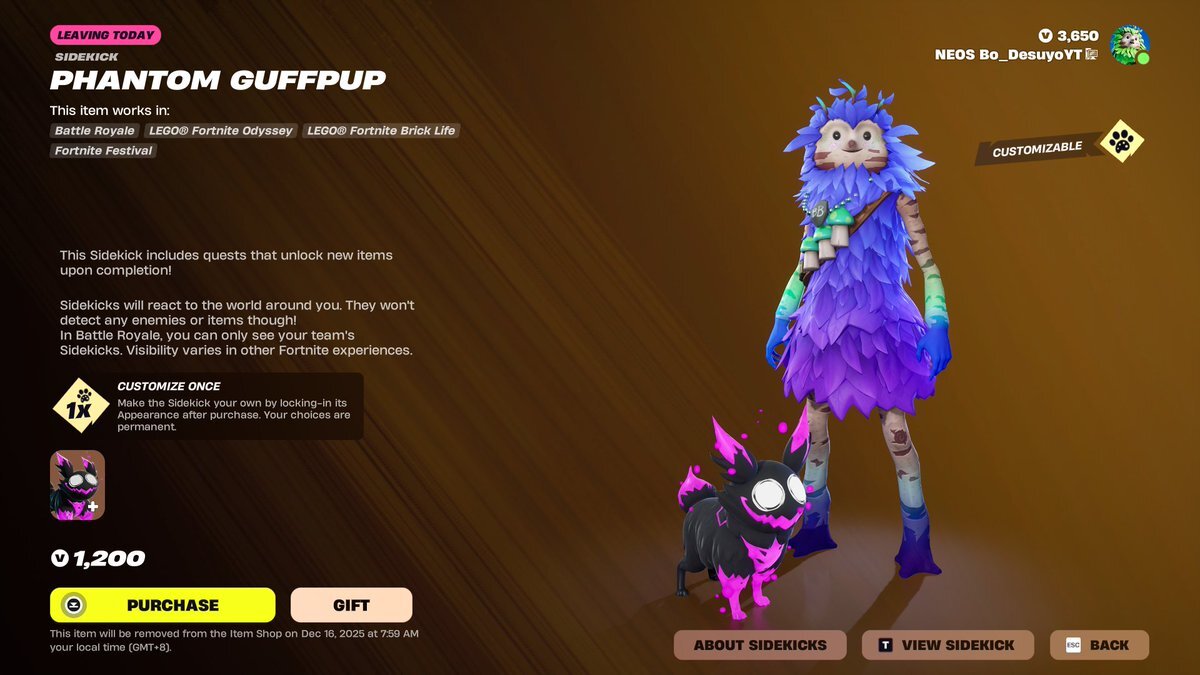Purchase the Phantom Guffpup sidekick
Screen dimensions: 1200x675
point(162,605)
